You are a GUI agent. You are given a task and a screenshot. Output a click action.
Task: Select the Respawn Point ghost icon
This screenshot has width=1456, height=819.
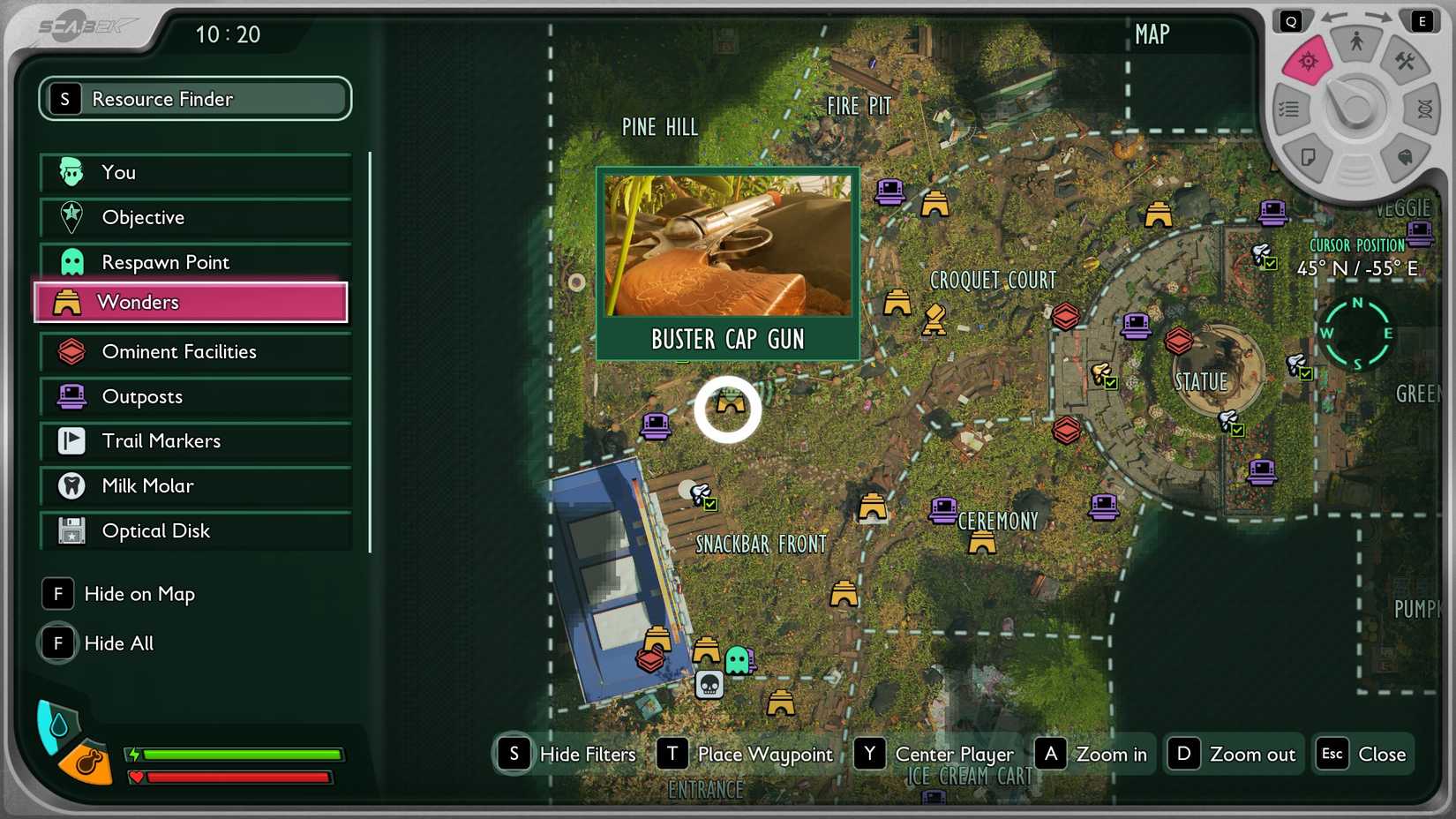pyautogui.click(x=71, y=261)
